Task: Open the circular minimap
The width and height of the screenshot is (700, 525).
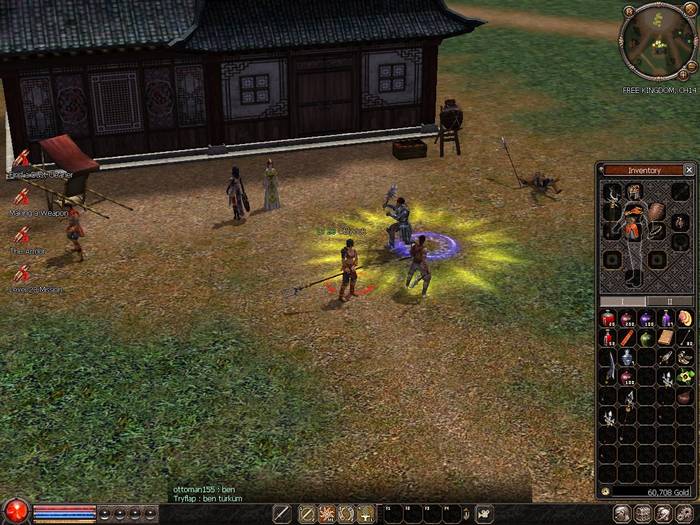Action: tap(656, 41)
